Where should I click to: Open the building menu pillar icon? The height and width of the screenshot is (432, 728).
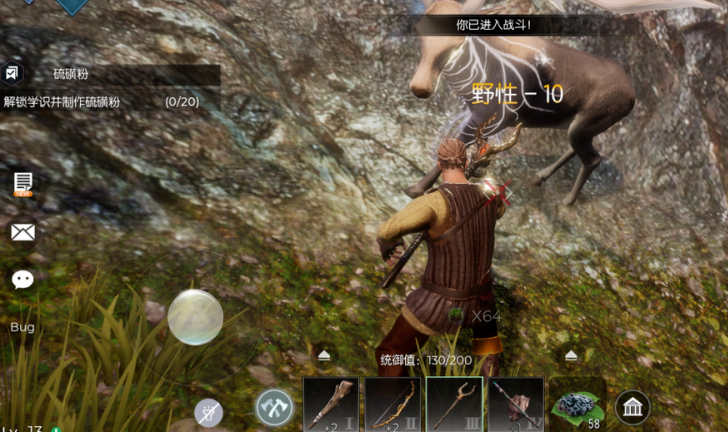coord(633,406)
